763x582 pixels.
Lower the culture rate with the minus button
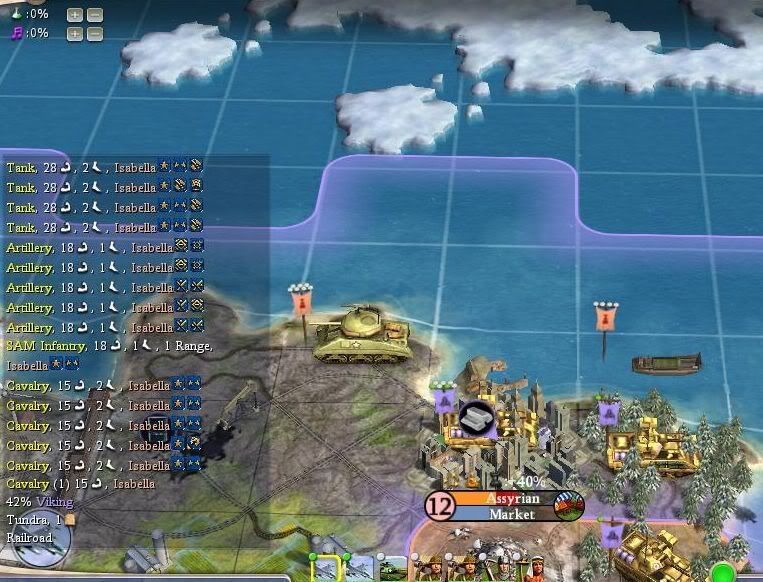click(x=94, y=34)
